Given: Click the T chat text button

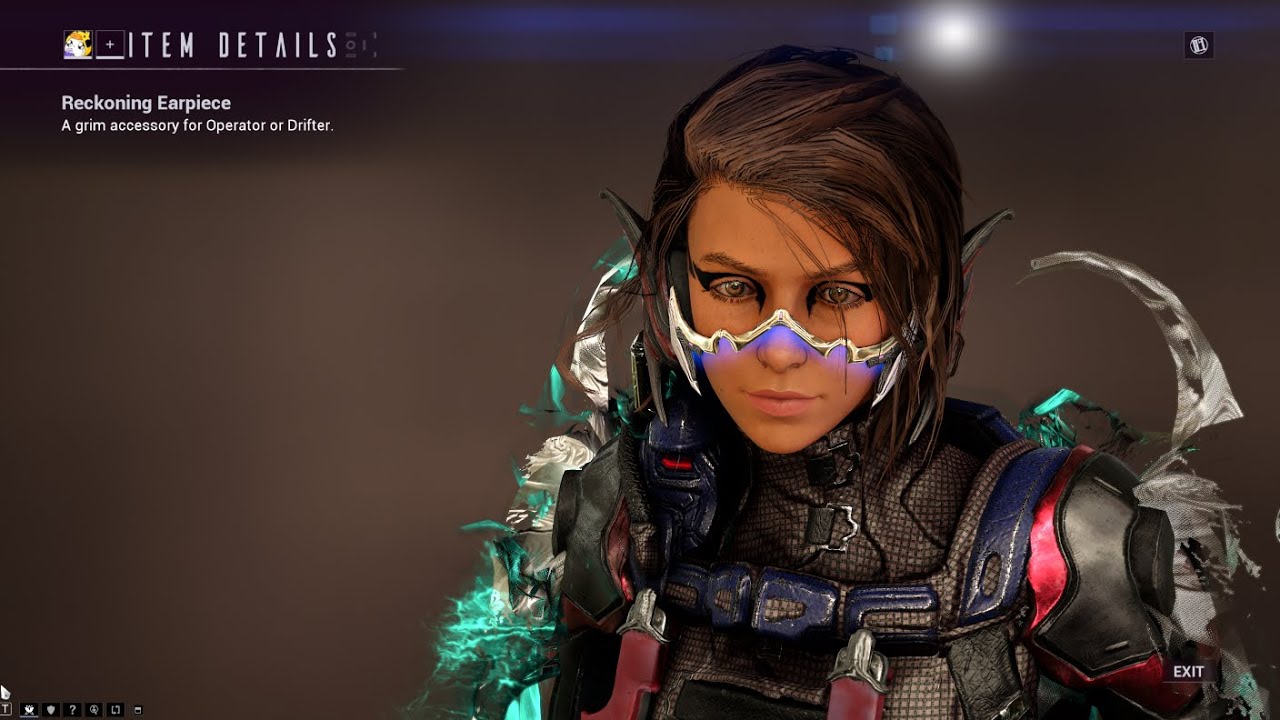Looking at the screenshot, I should pos(6,710).
